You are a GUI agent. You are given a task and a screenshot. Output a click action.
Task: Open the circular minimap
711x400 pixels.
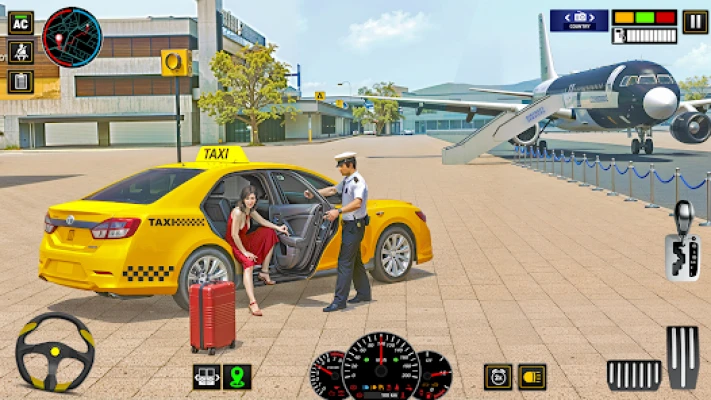pos(72,37)
